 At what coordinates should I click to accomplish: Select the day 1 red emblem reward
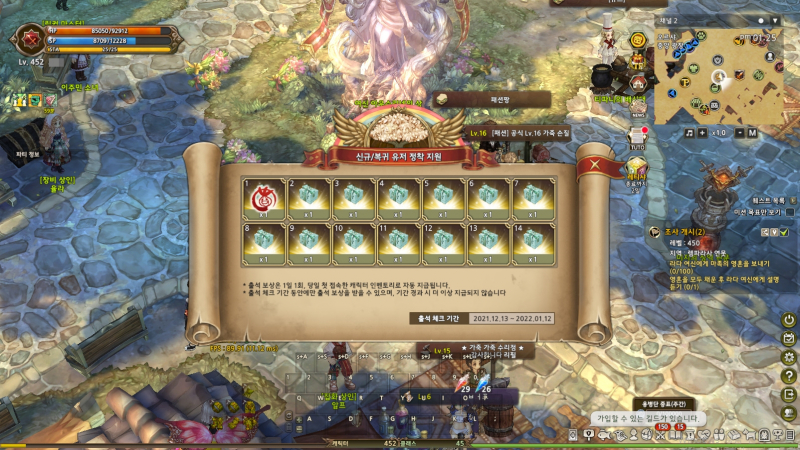262,198
